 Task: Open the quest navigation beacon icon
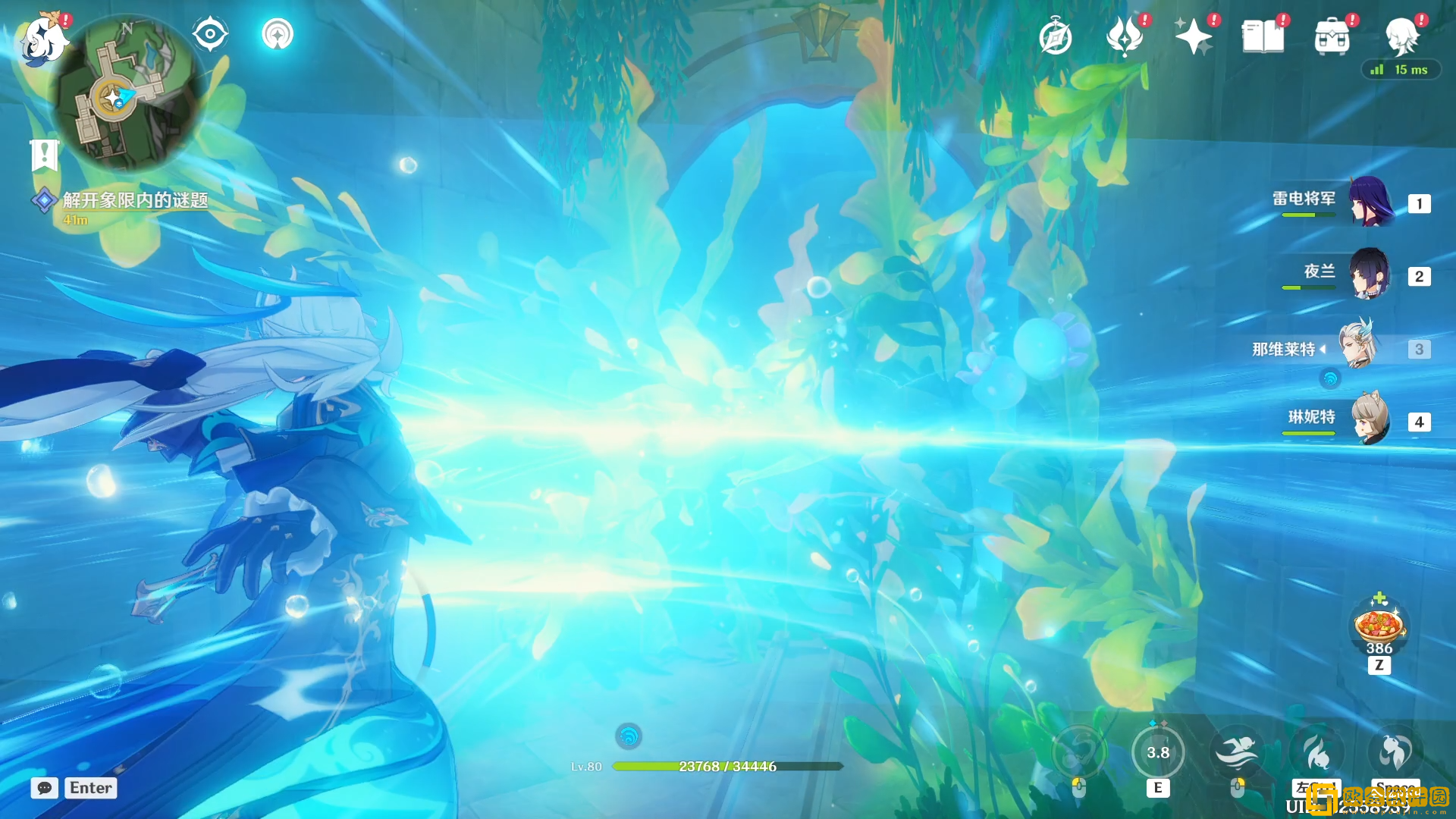[278, 34]
